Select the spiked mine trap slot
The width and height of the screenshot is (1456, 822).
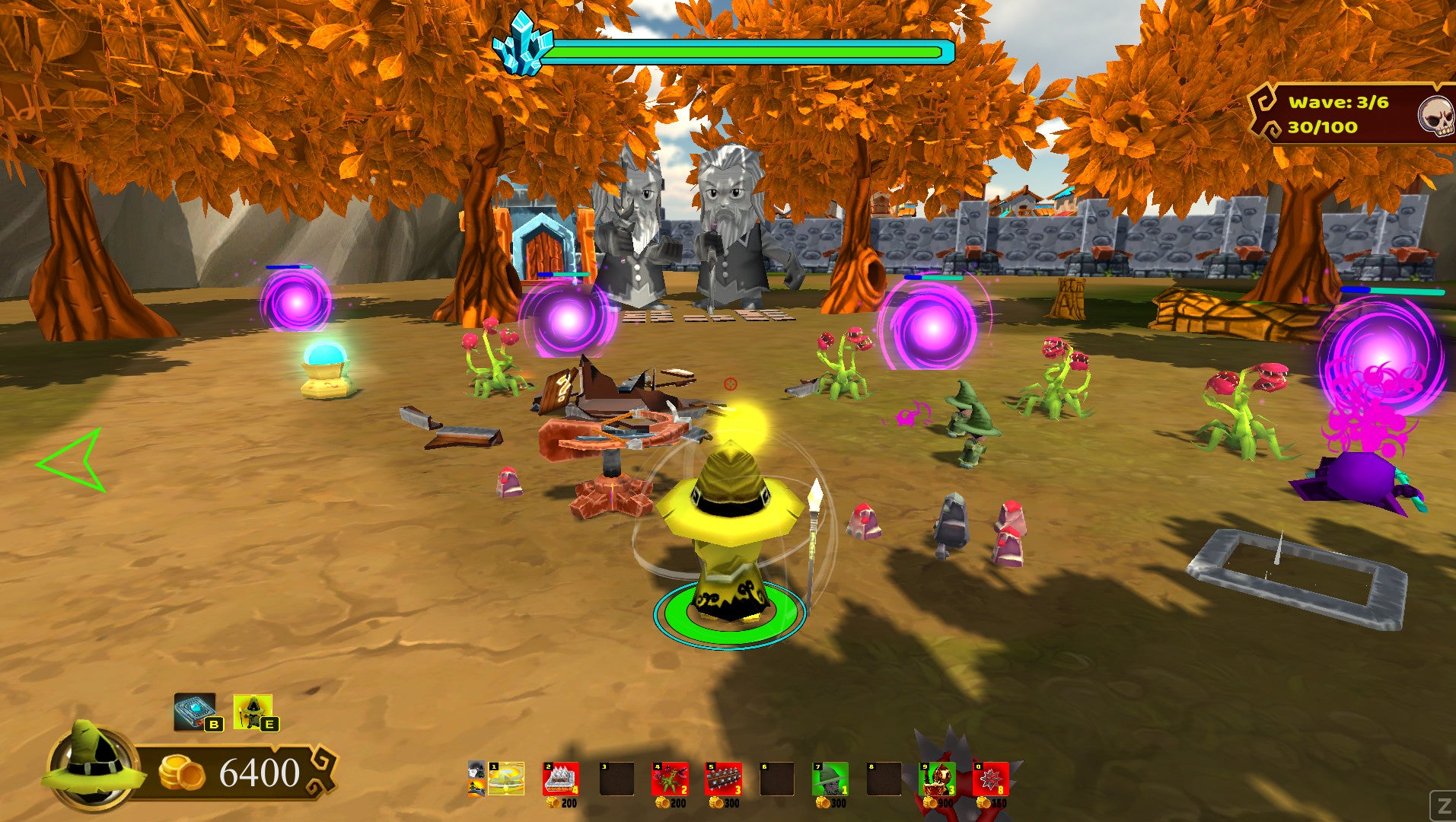(x=990, y=779)
